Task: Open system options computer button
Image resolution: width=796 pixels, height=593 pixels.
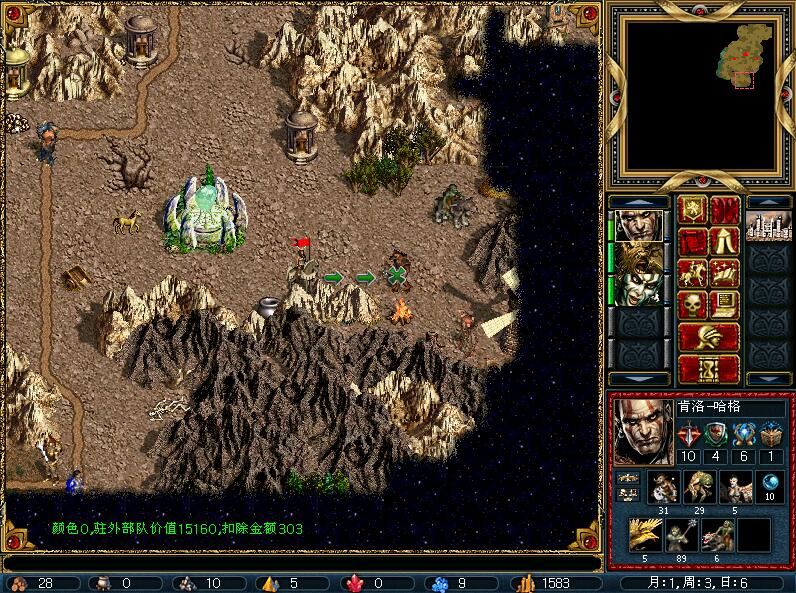Action: pos(725,305)
